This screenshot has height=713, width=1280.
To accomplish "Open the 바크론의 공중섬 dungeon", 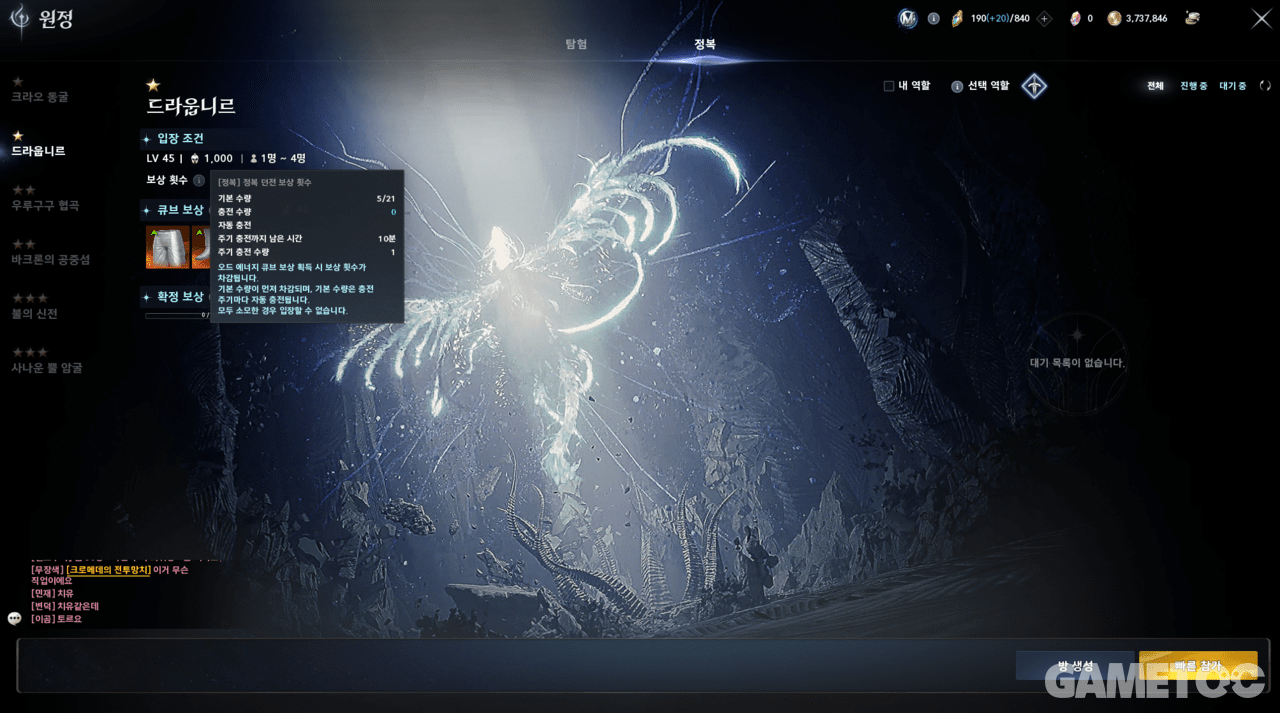I will pos(50,260).
